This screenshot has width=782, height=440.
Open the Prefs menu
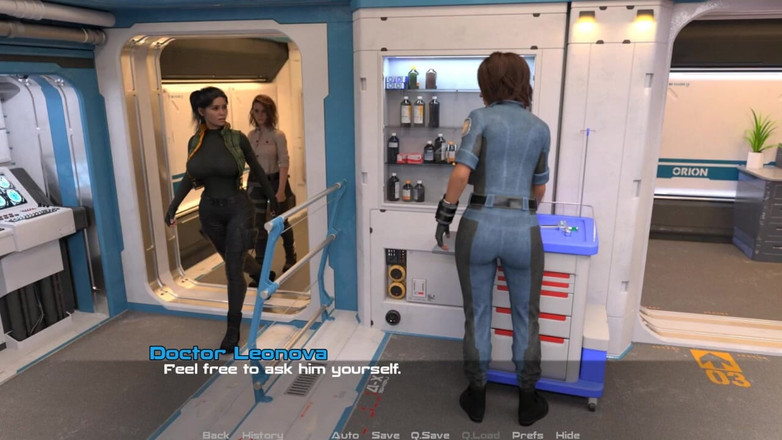pos(528,435)
